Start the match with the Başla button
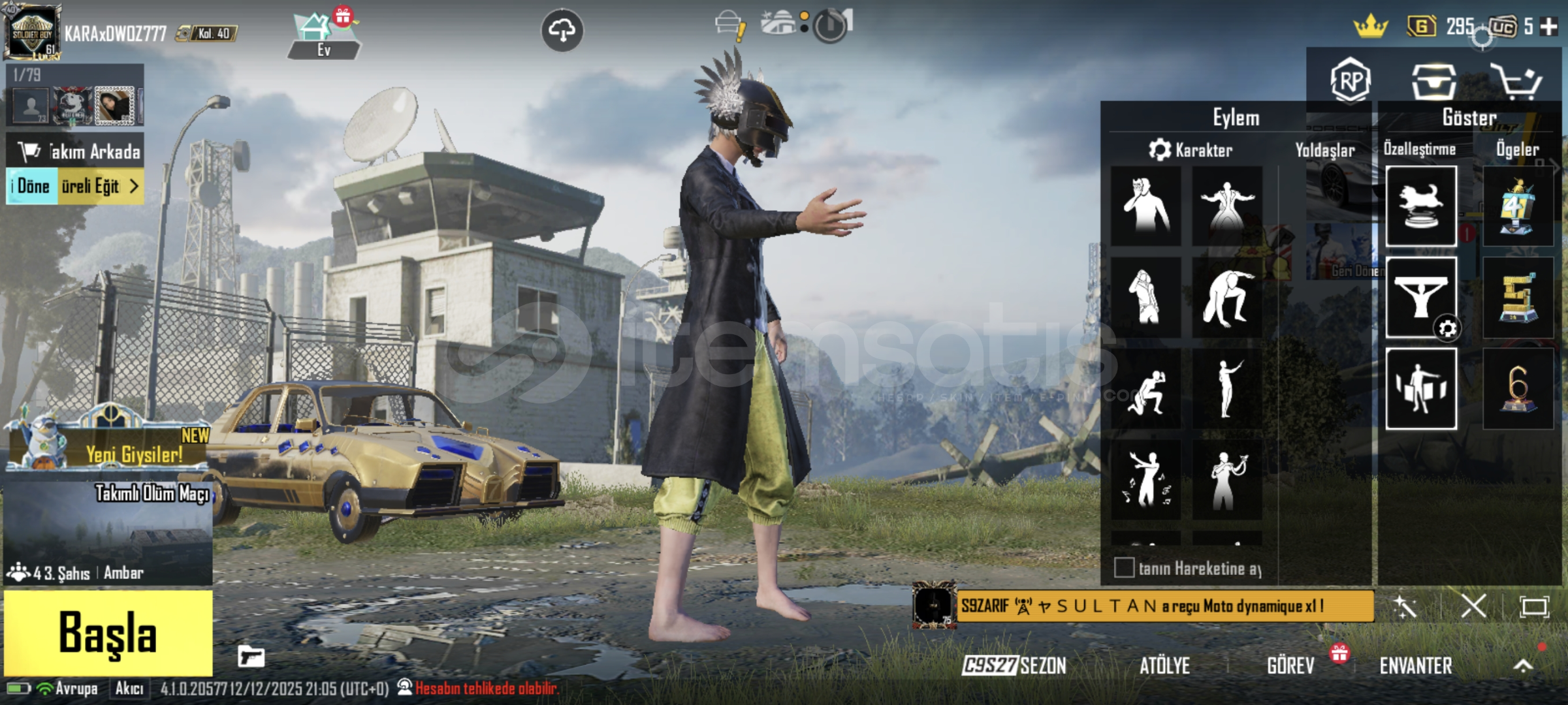The height and width of the screenshot is (705, 1568). [x=108, y=633]
